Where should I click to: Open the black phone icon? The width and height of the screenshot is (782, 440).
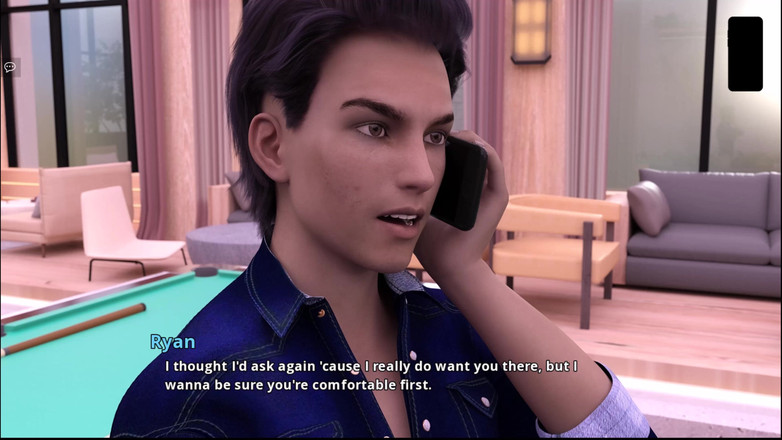tap(745, 54)
